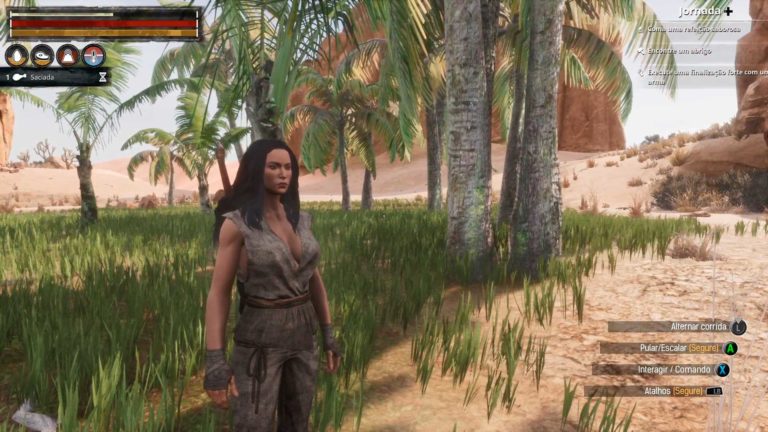
Task: Click the meat hunger status icon
Action: 42,55
